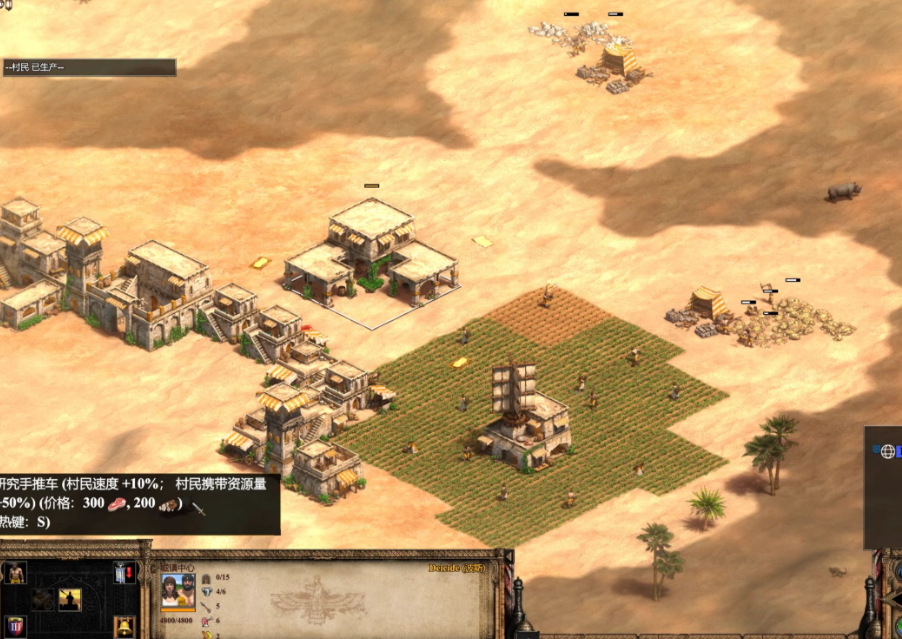Click the red shield age-advance icon
This screenshot has height=639, width=902.
coord(14,627)
